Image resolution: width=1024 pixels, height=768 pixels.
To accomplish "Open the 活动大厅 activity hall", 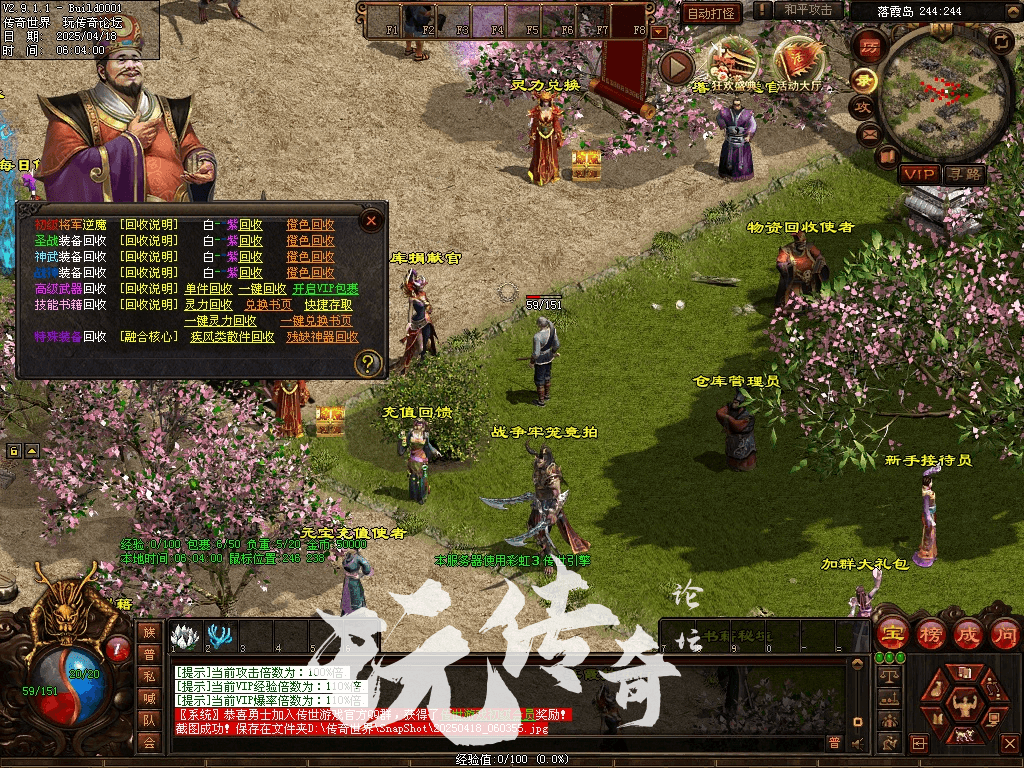I will click(x=797, y=62).
